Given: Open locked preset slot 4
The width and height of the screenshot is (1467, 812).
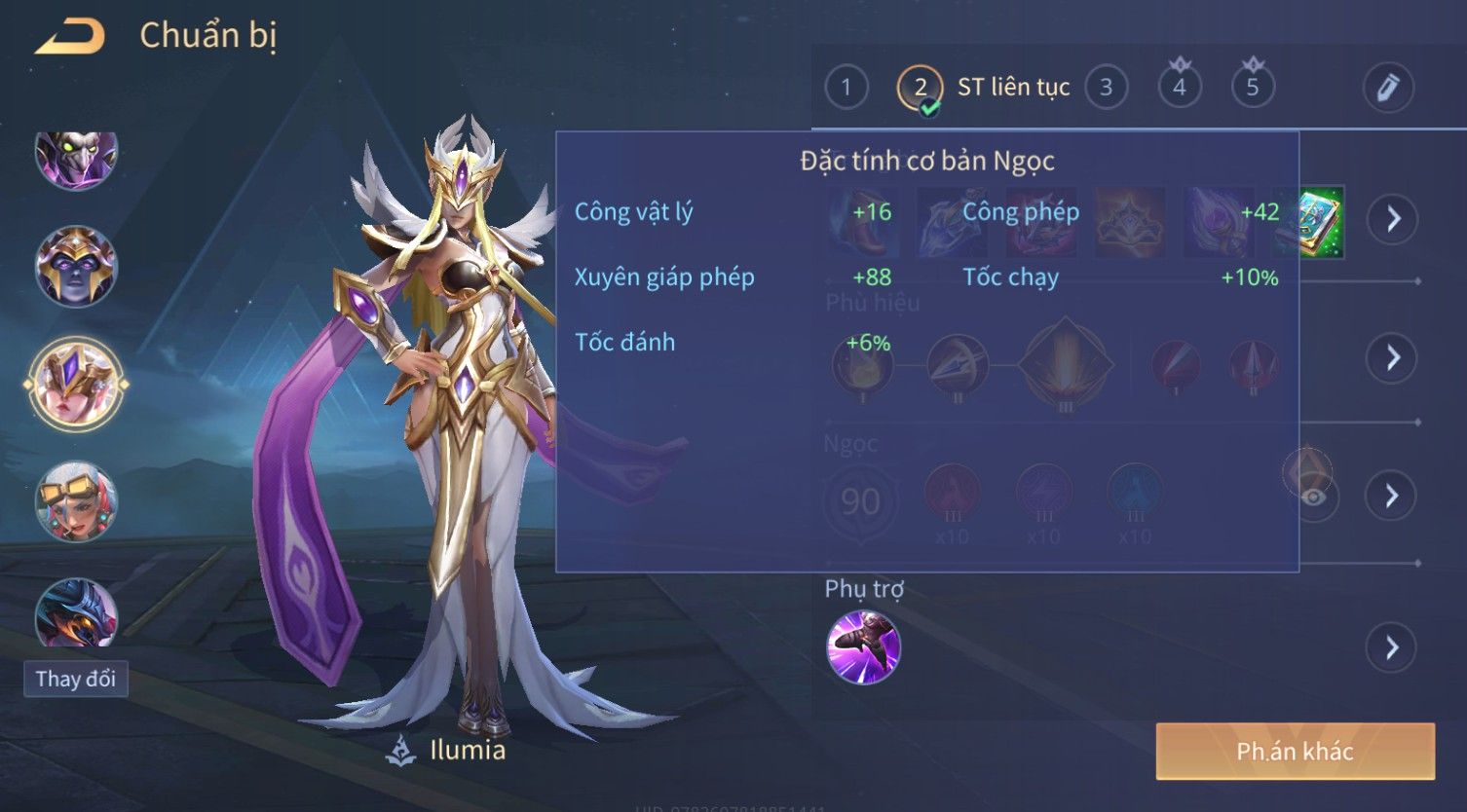Looking at the screenshot, I should click(x=1179, y=88).
